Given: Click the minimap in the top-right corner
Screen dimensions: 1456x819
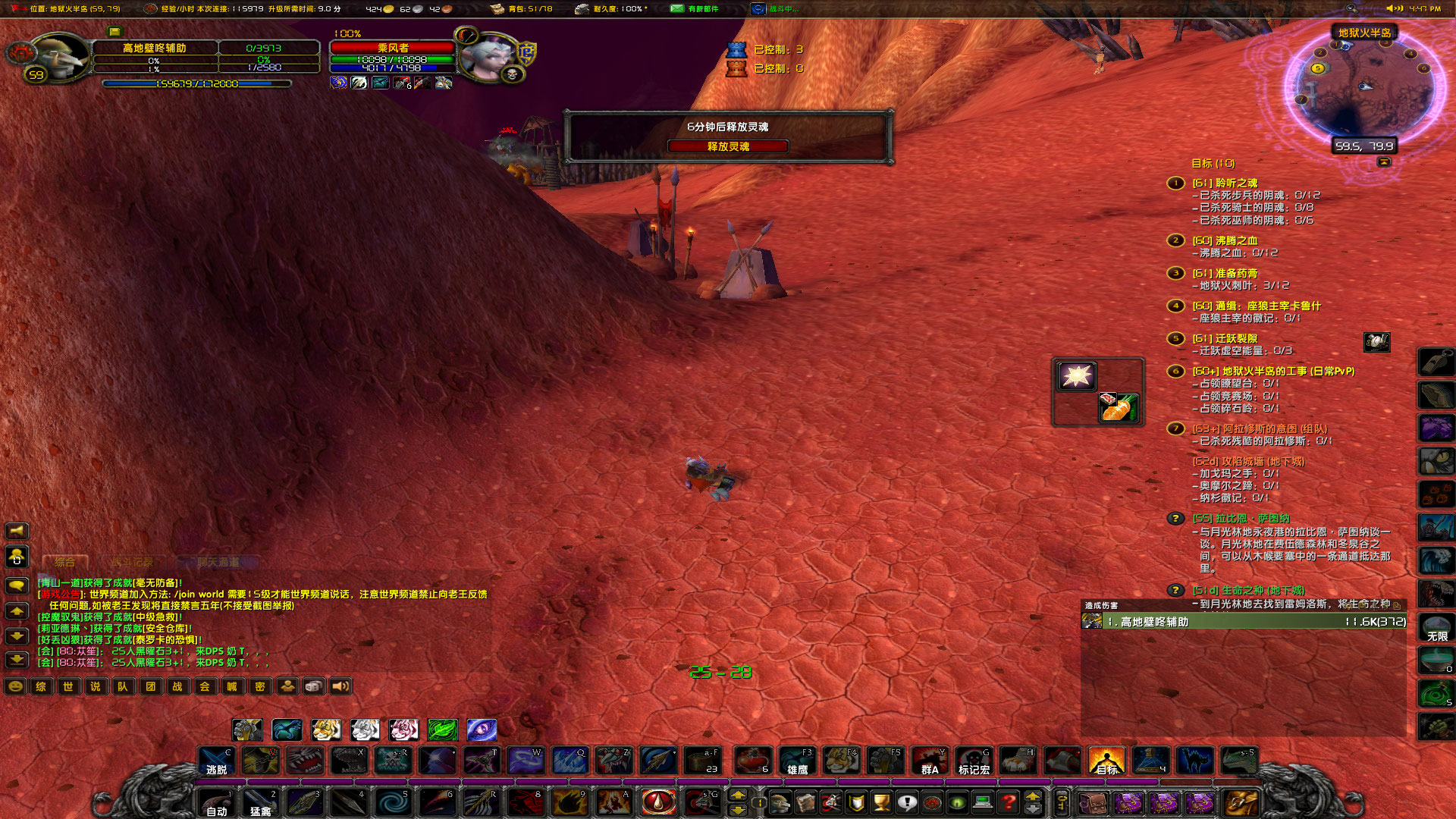Looking at the screenshot, I should [1365, 87].
